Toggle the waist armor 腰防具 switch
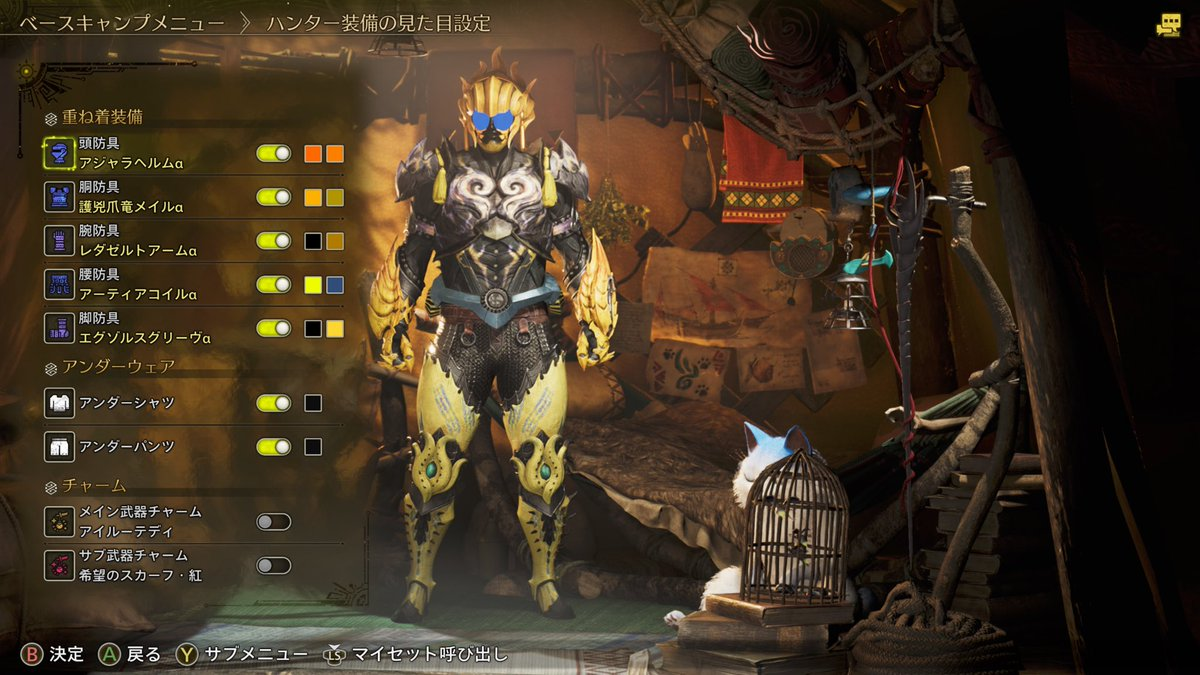Viewport: 1200px width, 675px height. [273, 284]
